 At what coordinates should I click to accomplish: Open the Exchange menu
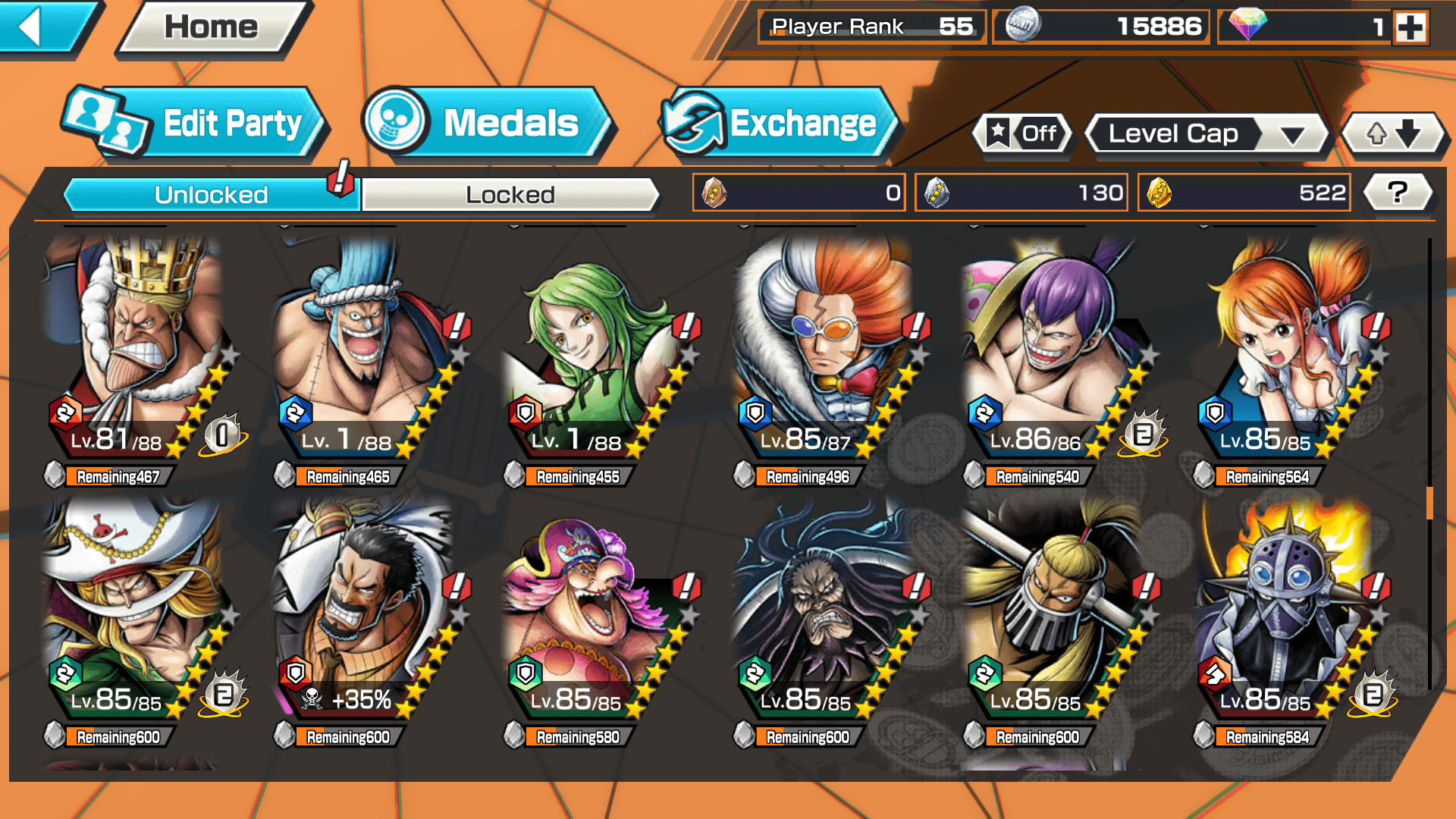(x=779, y=123)
